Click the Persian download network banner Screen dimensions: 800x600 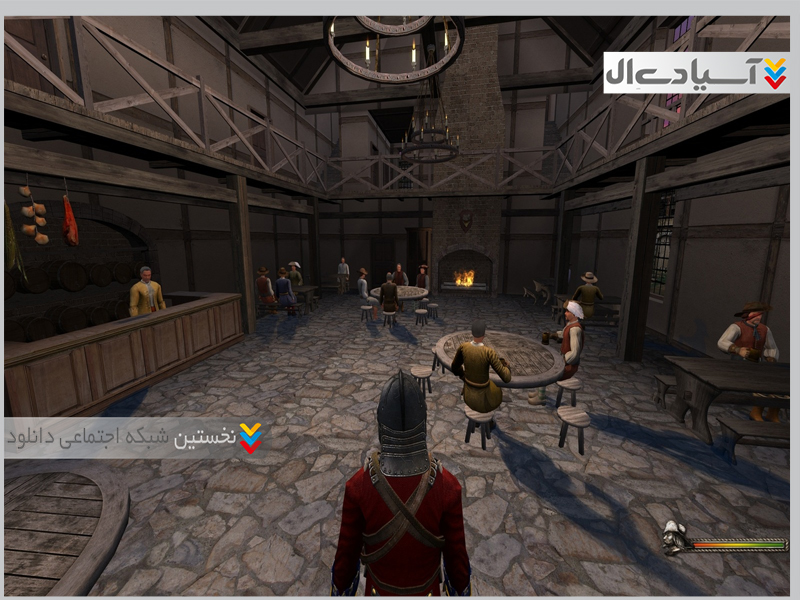(x=135, y=438)
